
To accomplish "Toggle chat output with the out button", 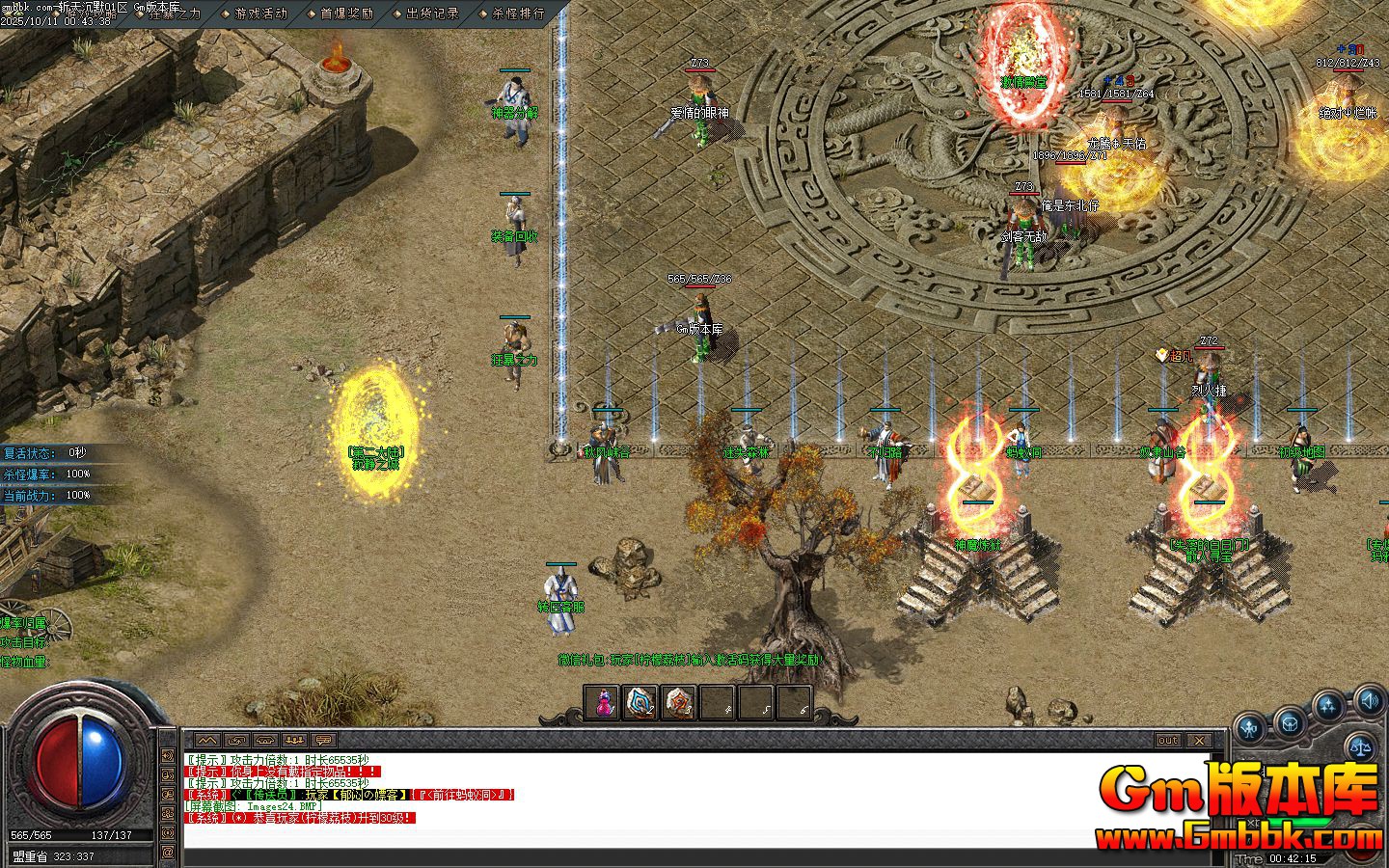I will coord(1168,739).
